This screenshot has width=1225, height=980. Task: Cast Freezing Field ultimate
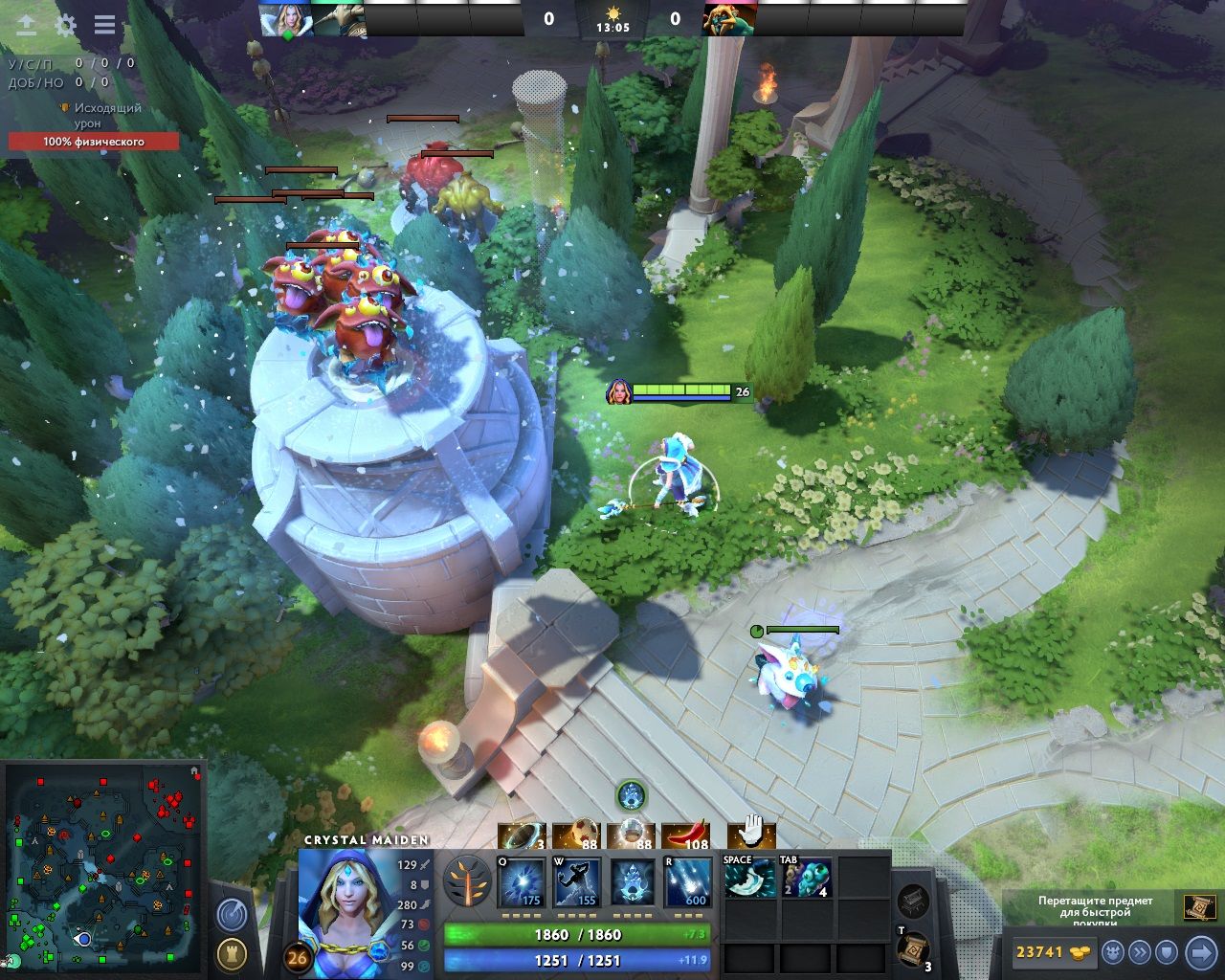[x=688, y=882]
